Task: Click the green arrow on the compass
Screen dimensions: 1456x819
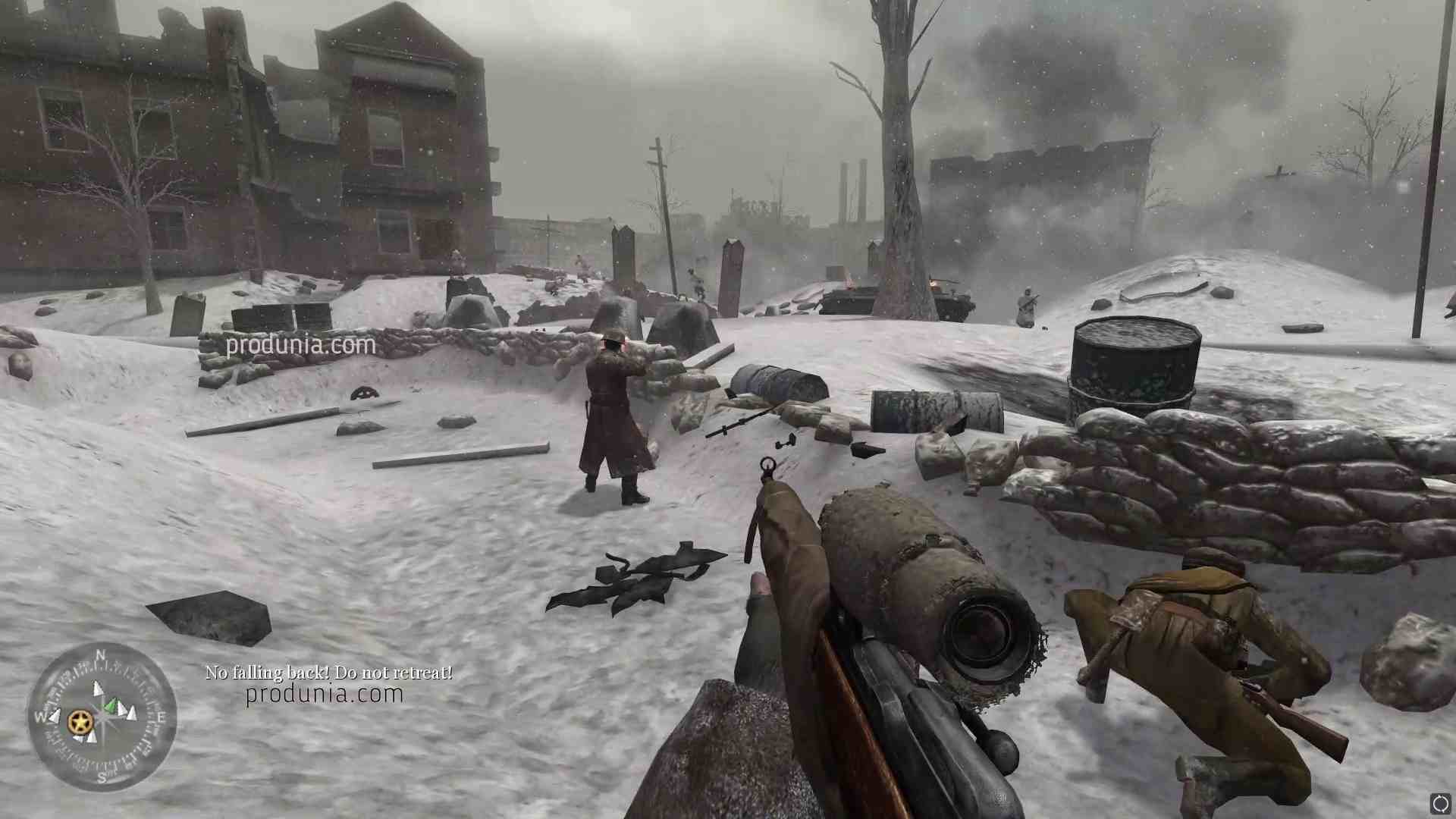Action: [112, 707]
